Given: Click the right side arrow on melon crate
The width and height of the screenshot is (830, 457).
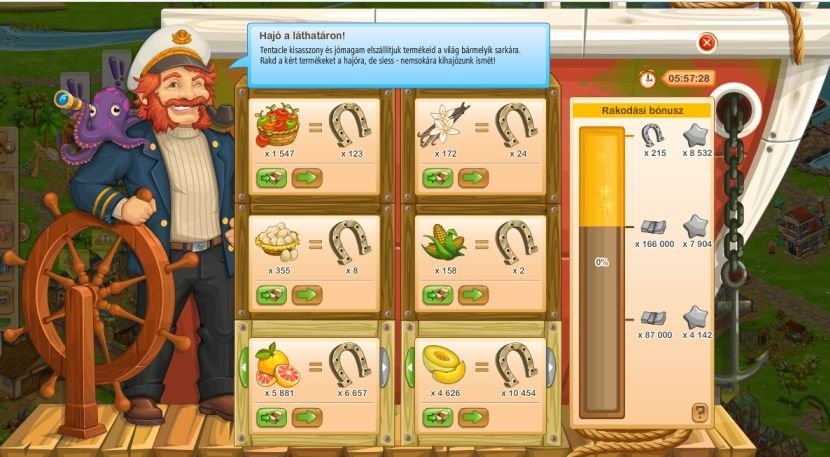Looking at the screenshot, I should (551, 367).
